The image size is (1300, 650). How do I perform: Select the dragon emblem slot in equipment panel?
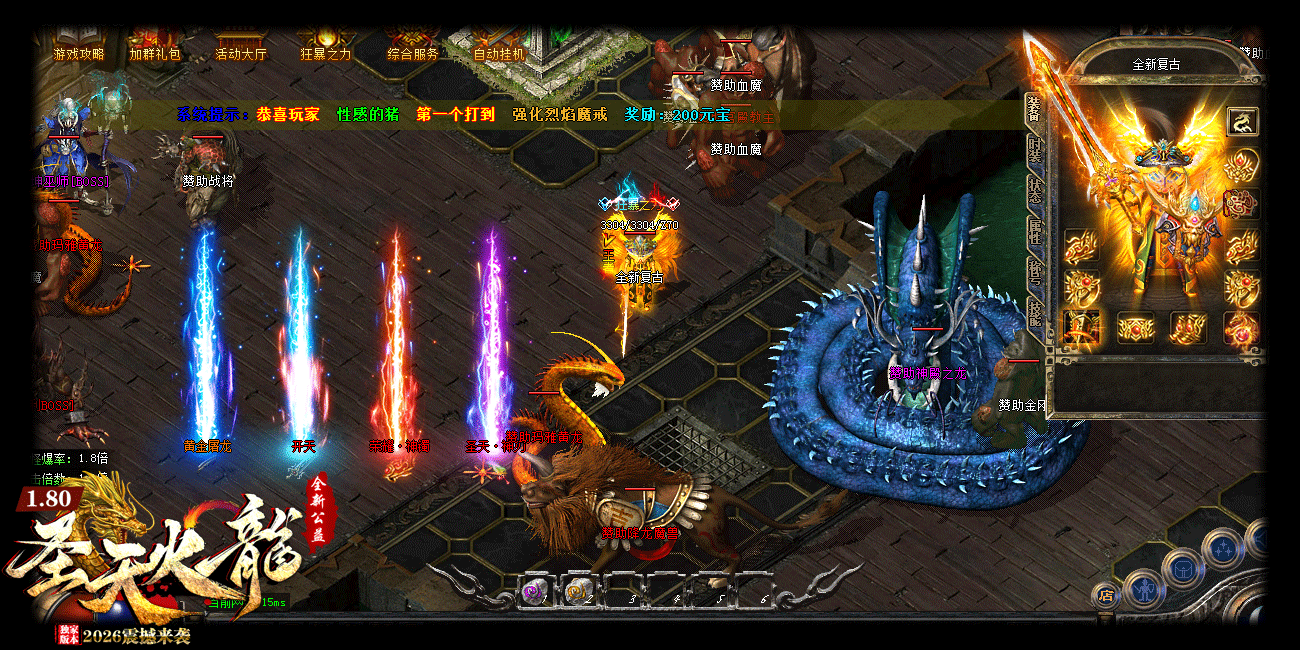(1242, 122)
